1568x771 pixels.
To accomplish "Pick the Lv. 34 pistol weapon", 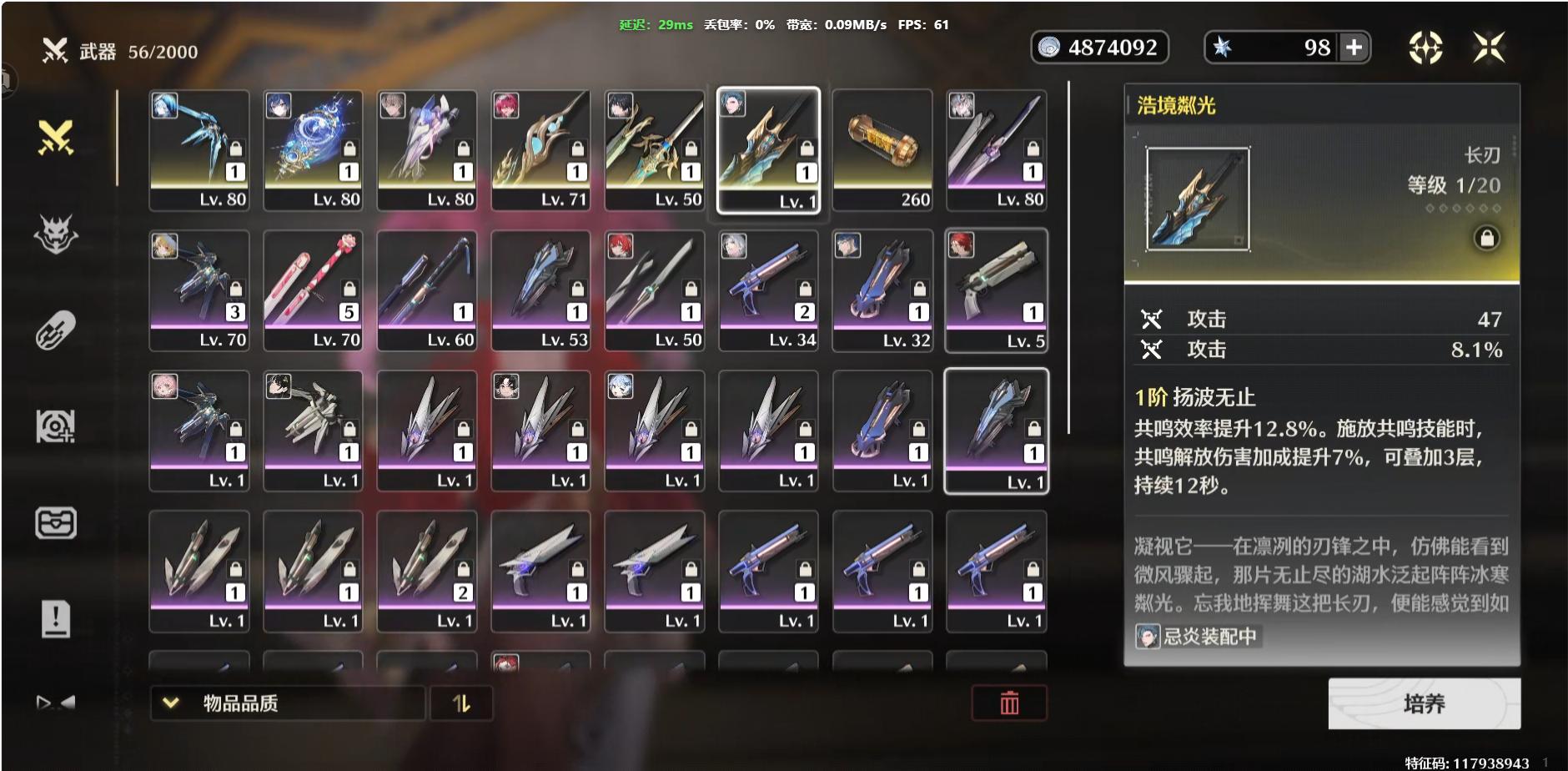I will 768,290.
